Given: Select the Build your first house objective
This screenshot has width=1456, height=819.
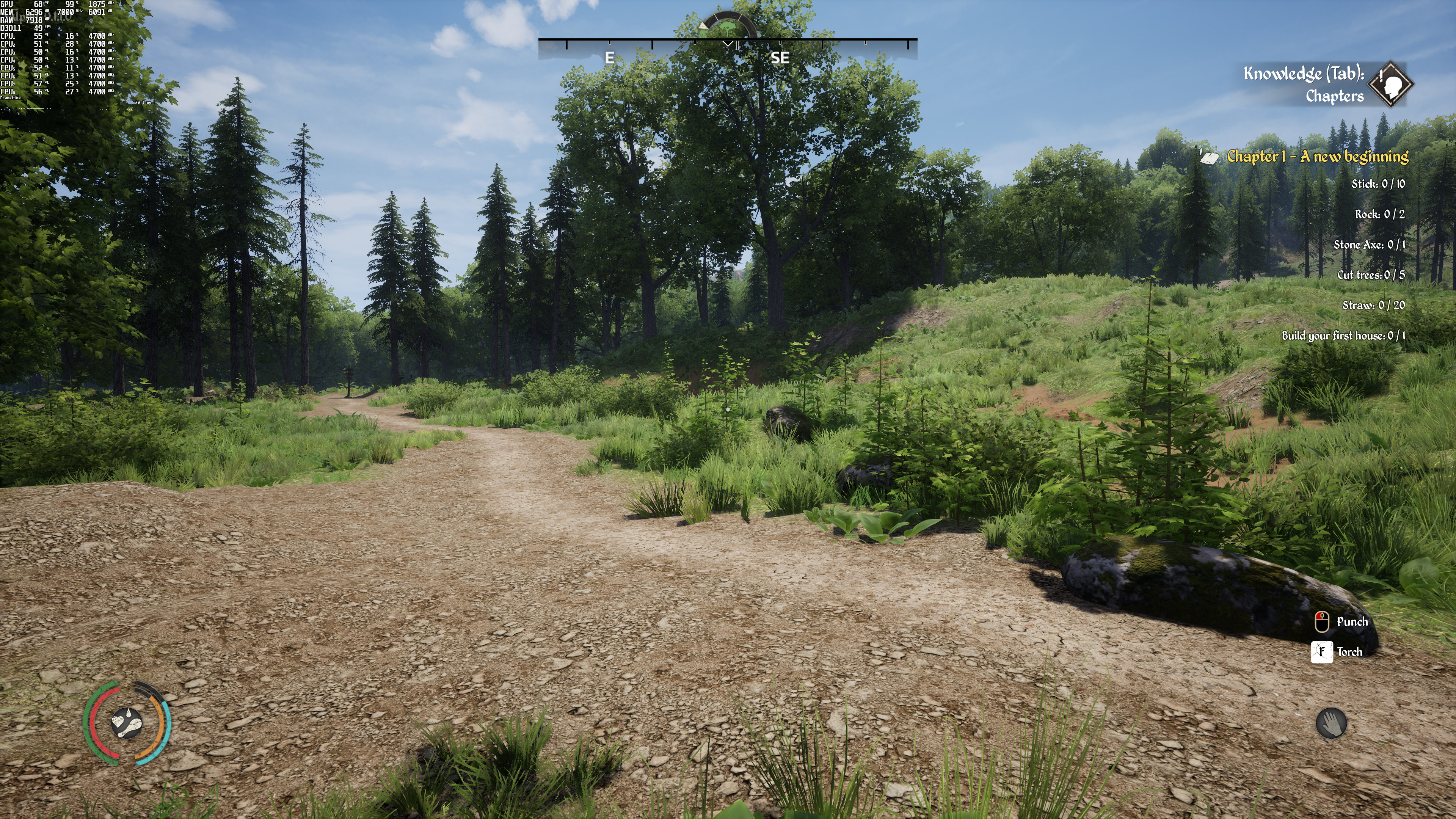Looking at the screenshot, I should (x=1343, y=336).
